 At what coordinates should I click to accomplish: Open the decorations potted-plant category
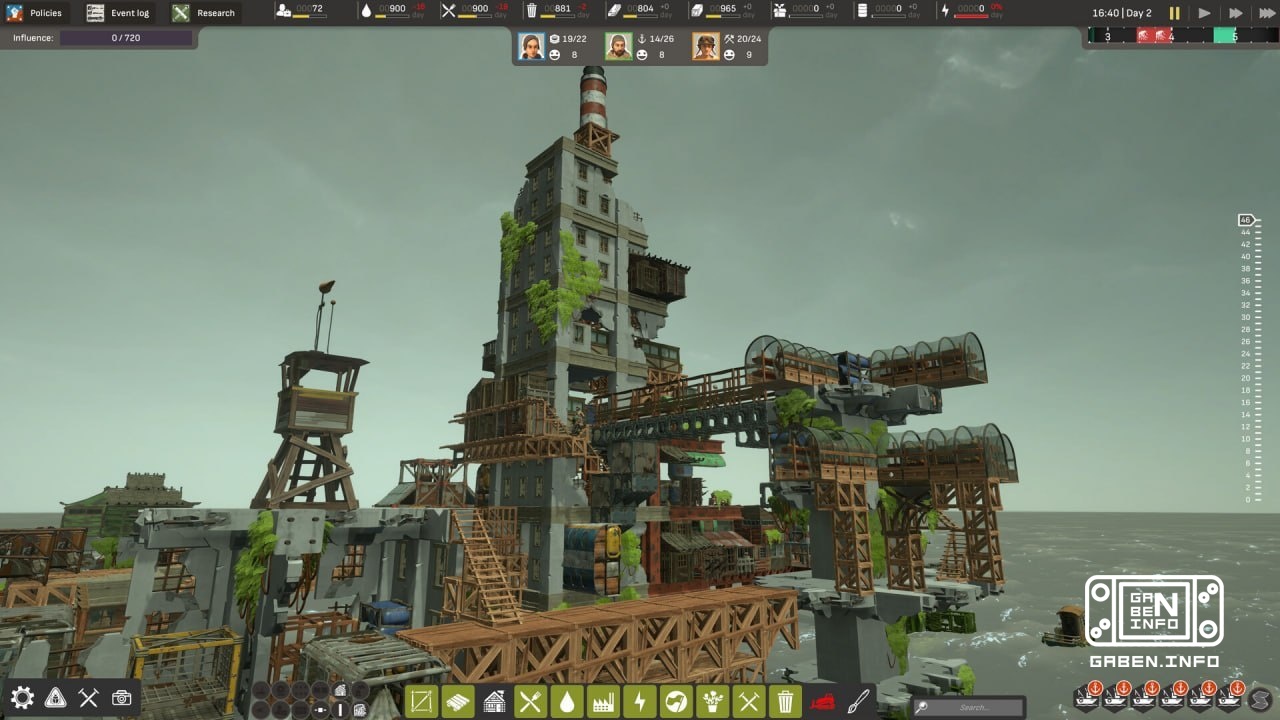[x=712, y=701]
